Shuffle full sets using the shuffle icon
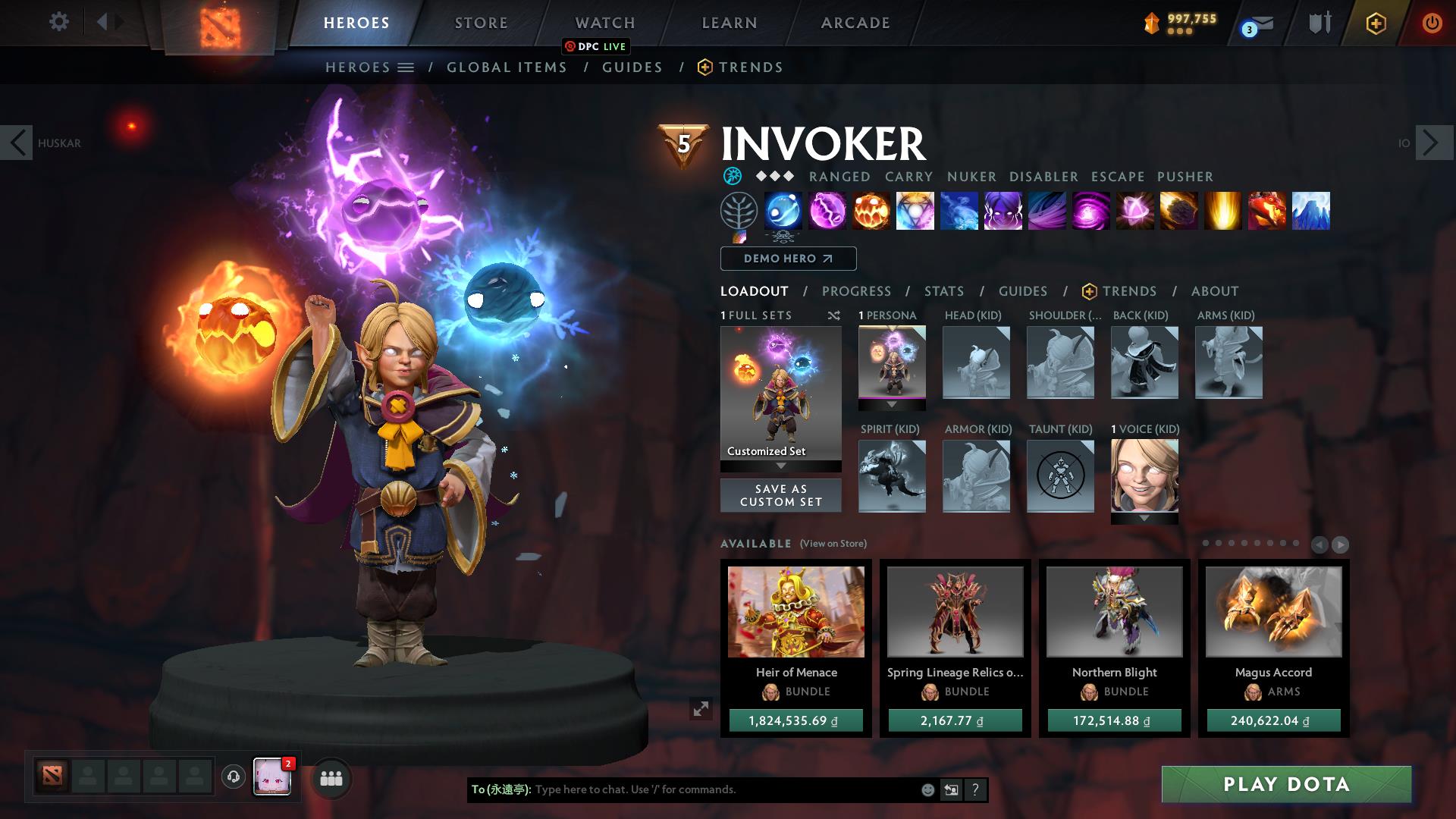Image resolution: width=1456 pixels, height=819 pixels. click(834, 315)
